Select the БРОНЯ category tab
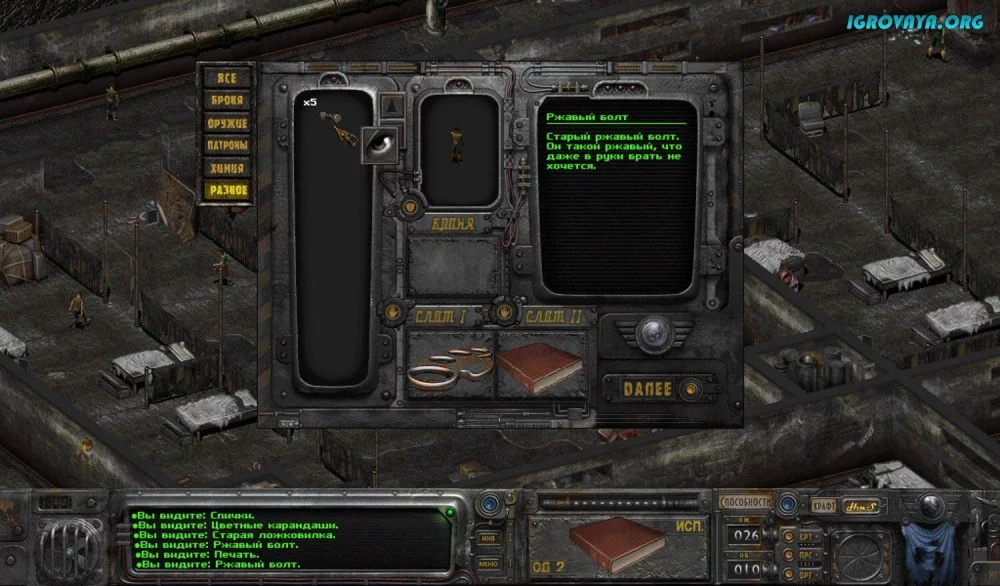 click(x=226, y=100)
